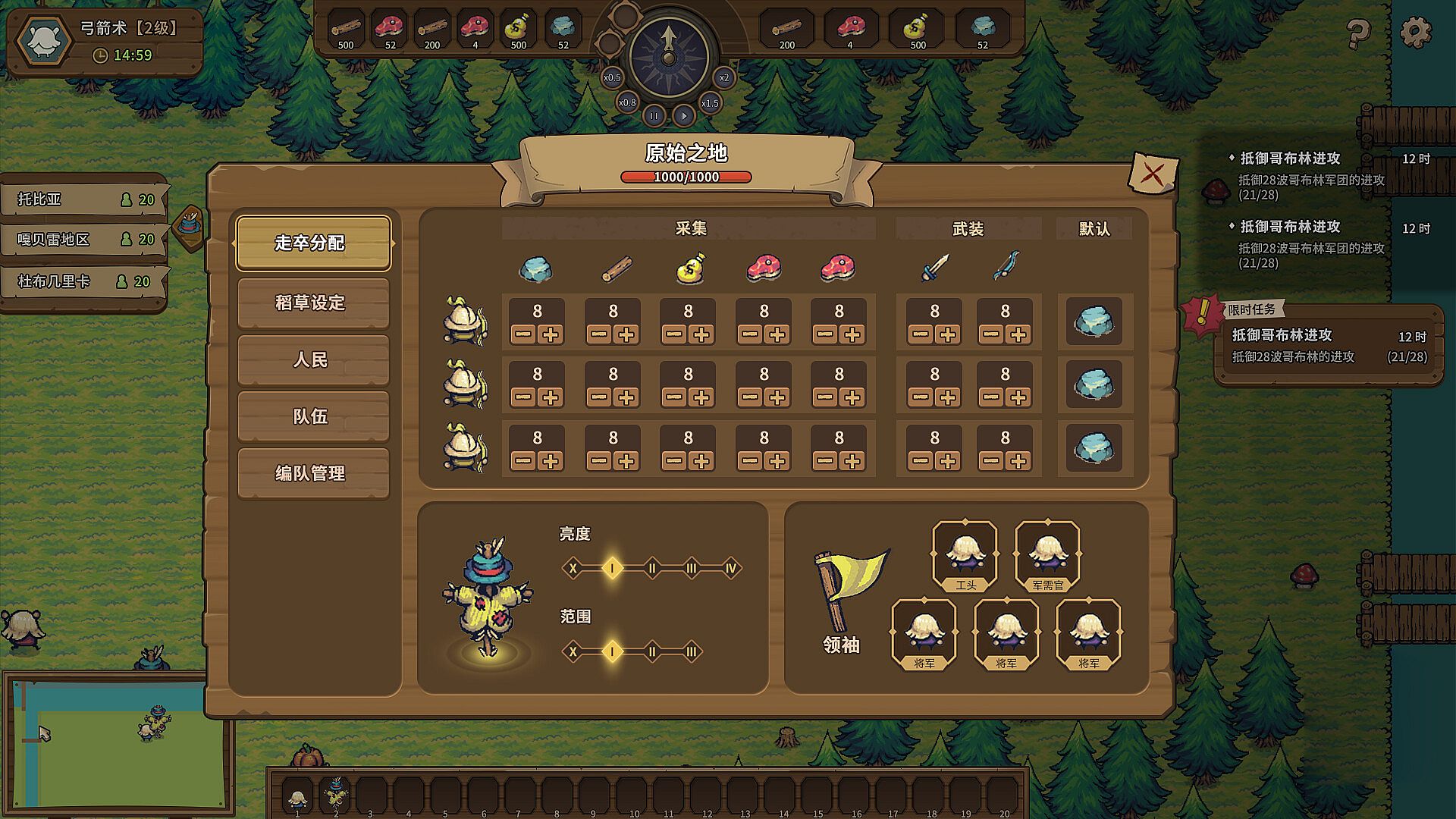Open the 人民 tab
1456x819 pixels.
(x=312, y=359)
